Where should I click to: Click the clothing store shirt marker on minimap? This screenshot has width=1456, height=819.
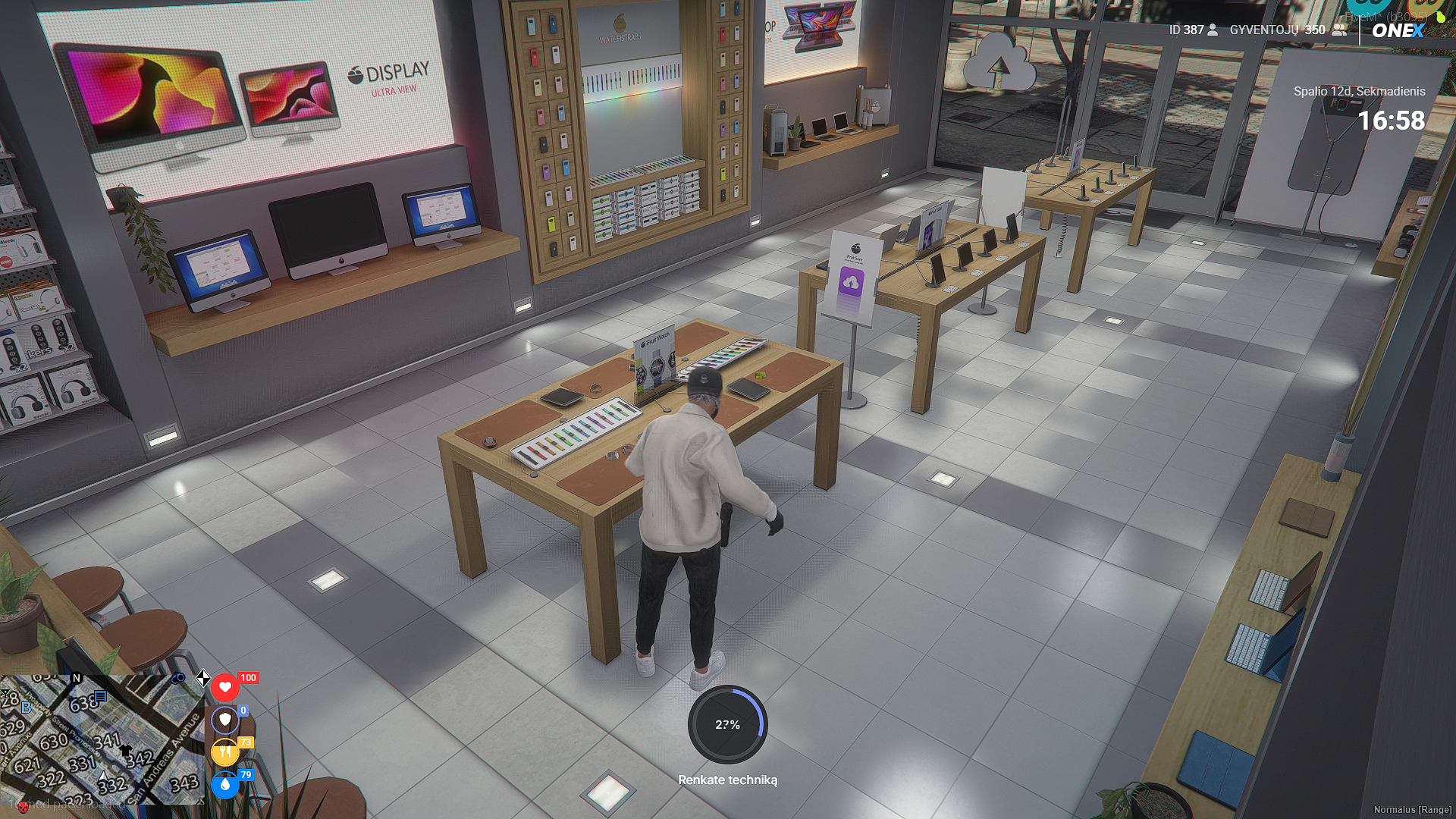point(125,750)
